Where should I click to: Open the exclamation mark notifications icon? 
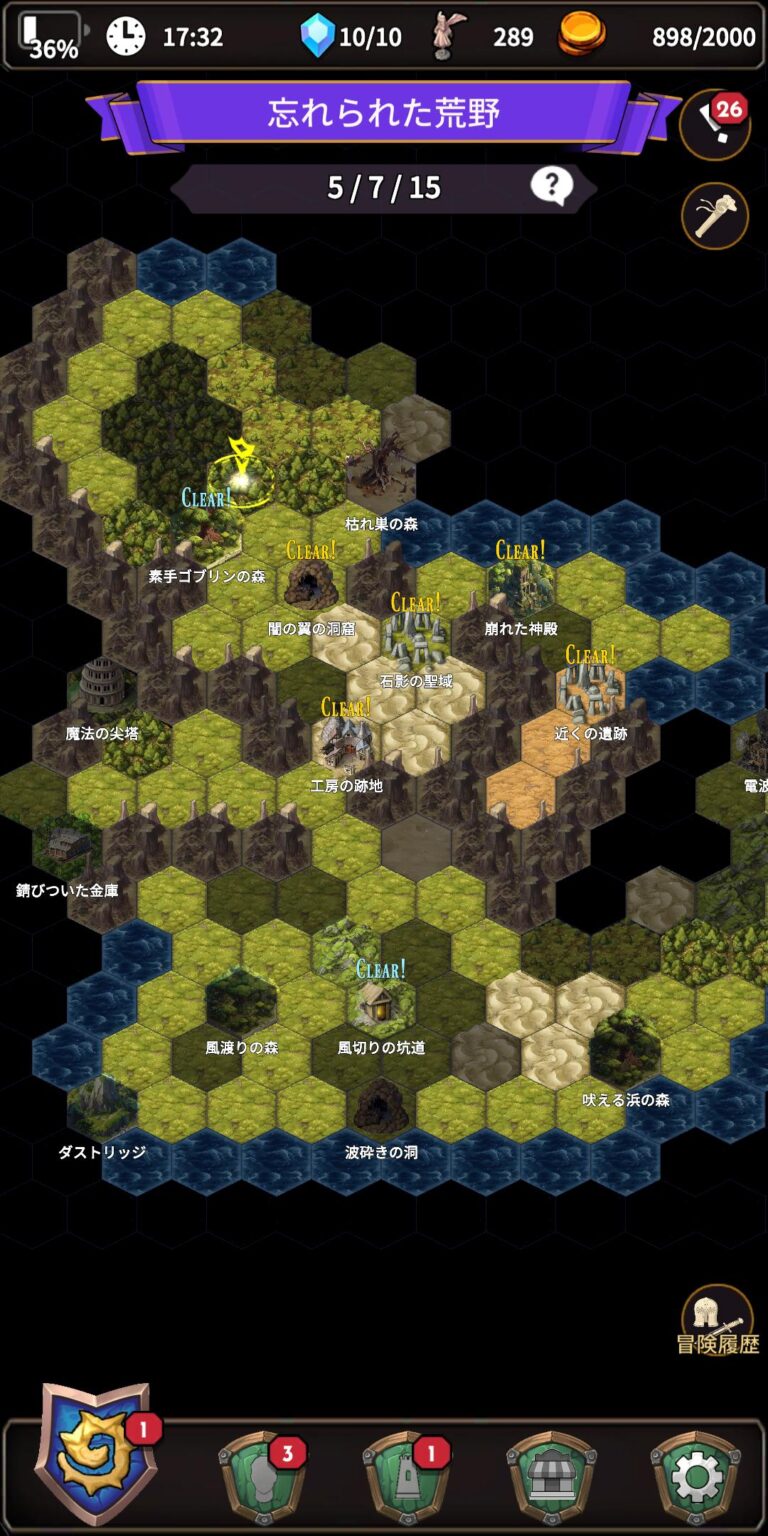(714, 122)
